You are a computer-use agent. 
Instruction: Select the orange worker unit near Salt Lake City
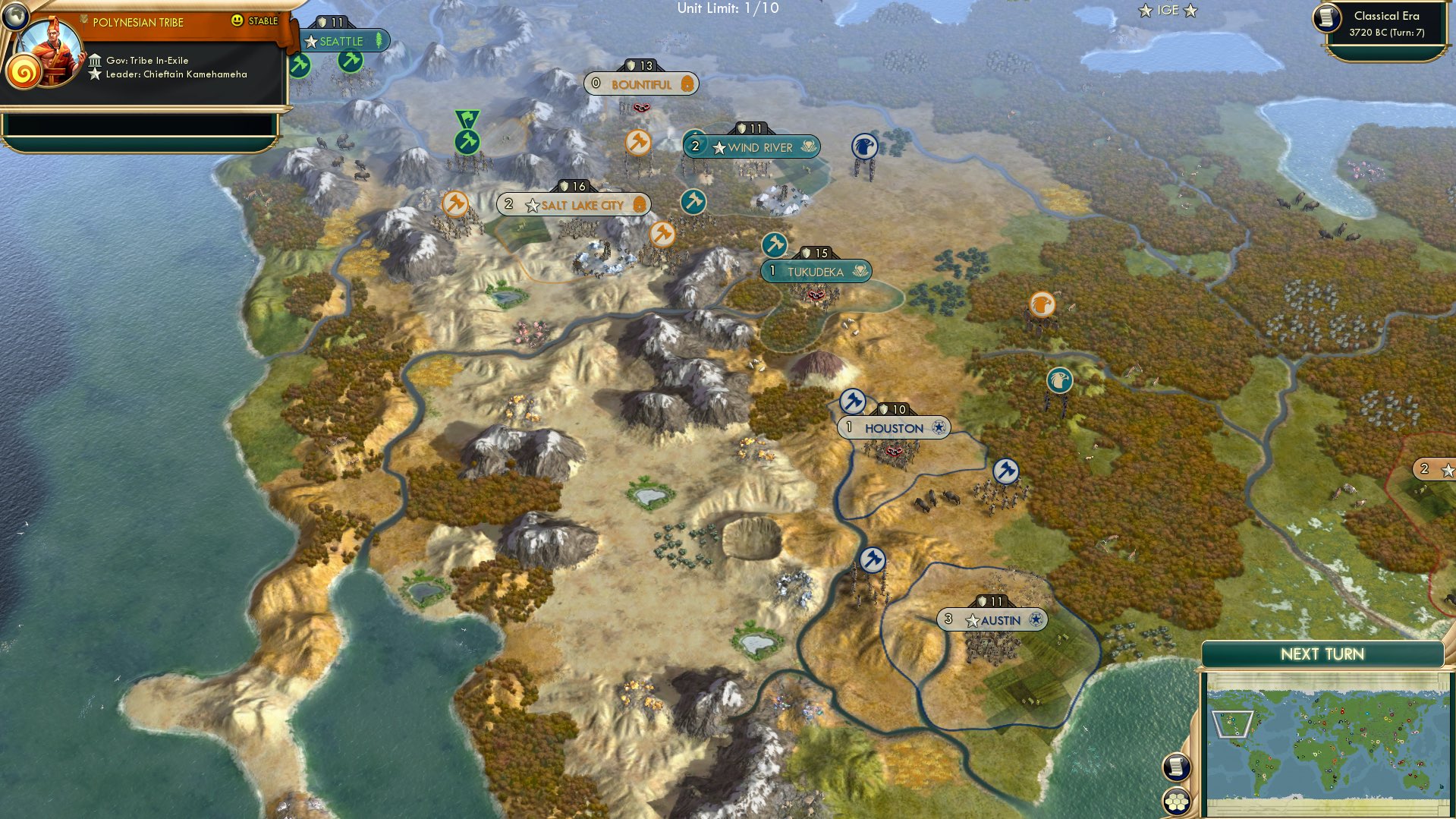456,203
